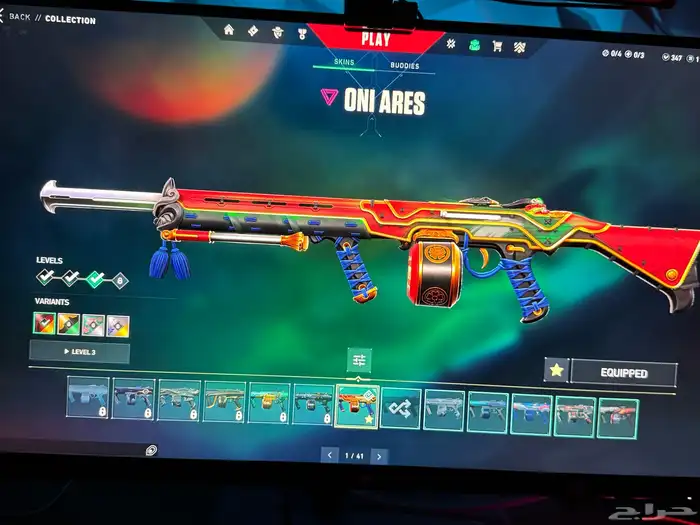Play the Level 3 preview video

click(x=79, y=352)
